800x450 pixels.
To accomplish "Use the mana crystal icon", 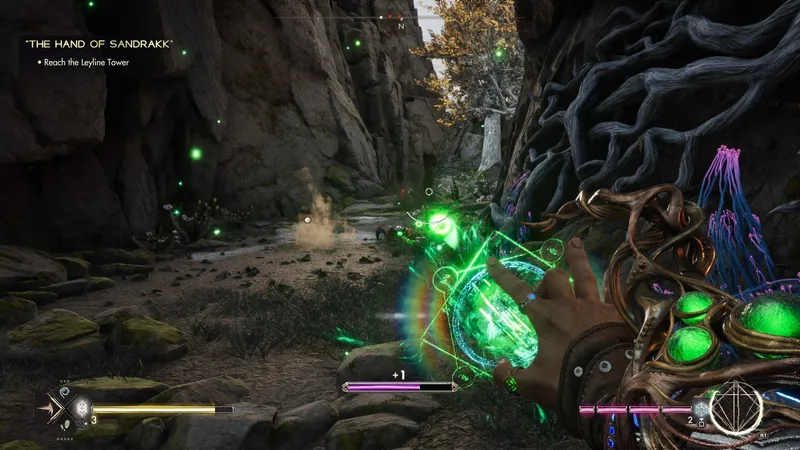I will pos(701,408).
